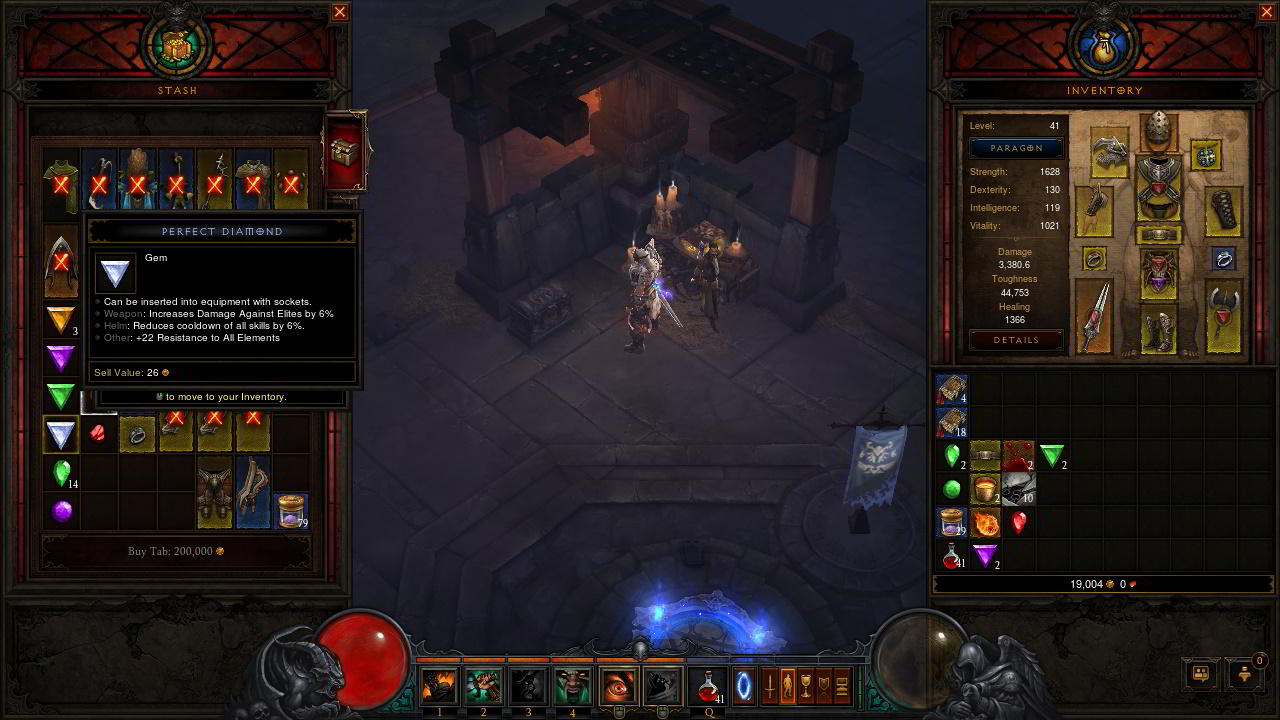Image resolution: width=1280 pixels, height=720 pixels.
Task: Activate the blue town portal button
Action: point(745,686)
